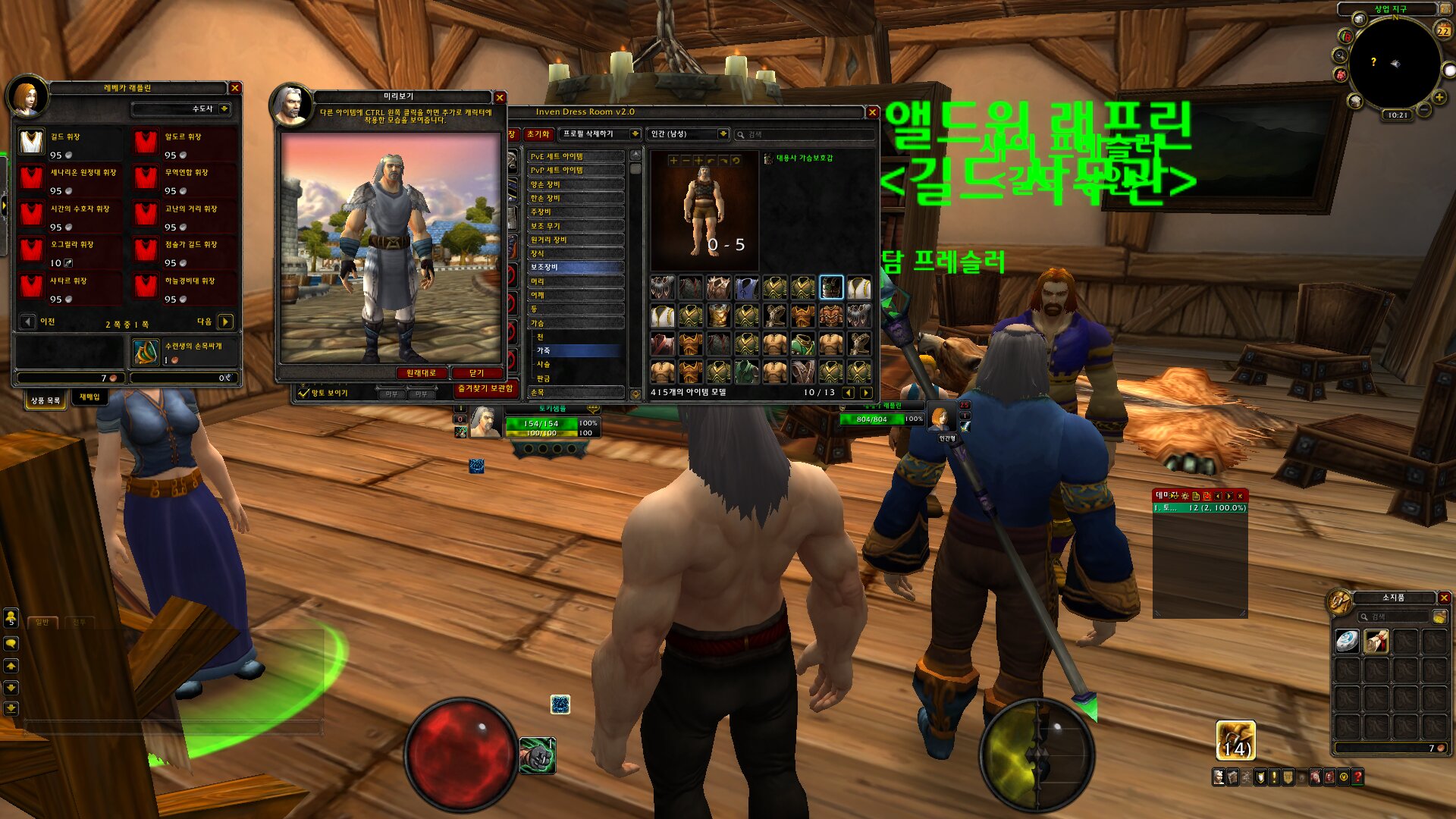Advance to next item model page
Screen dimensions: 1456x819
865,393
